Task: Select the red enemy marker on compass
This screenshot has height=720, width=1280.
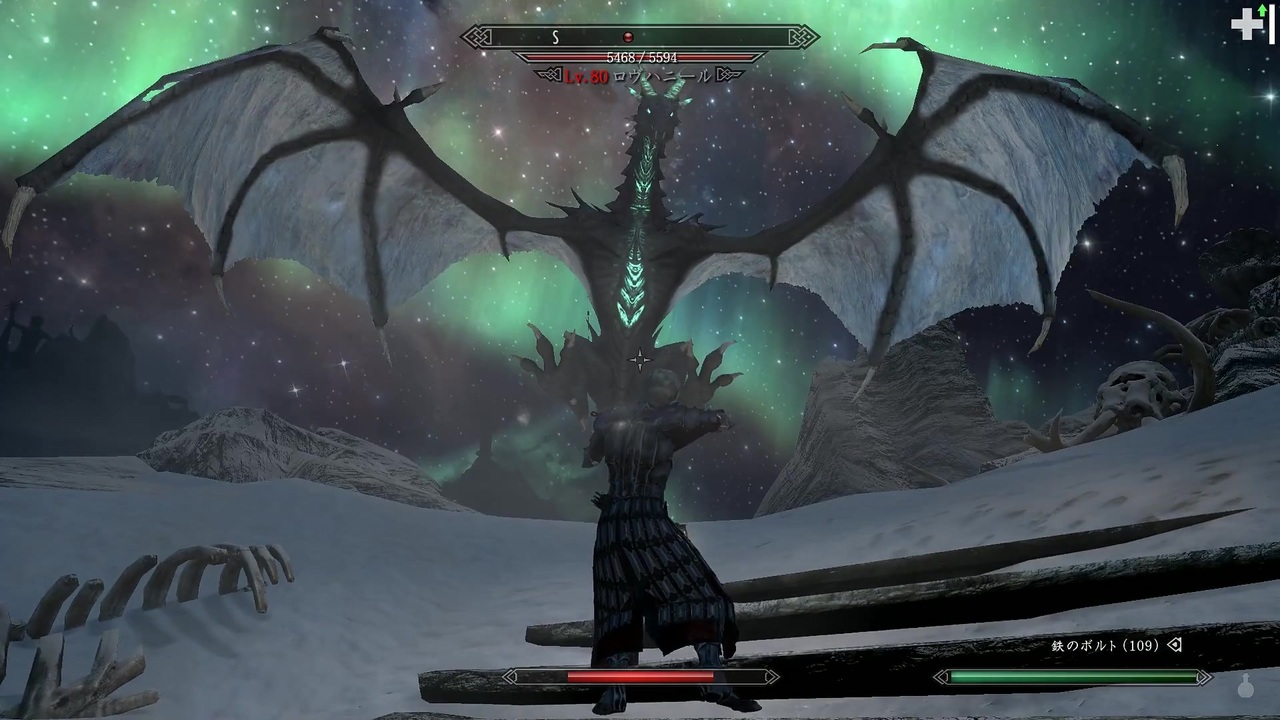Action: pyautogui.click(x=628, y=38)
